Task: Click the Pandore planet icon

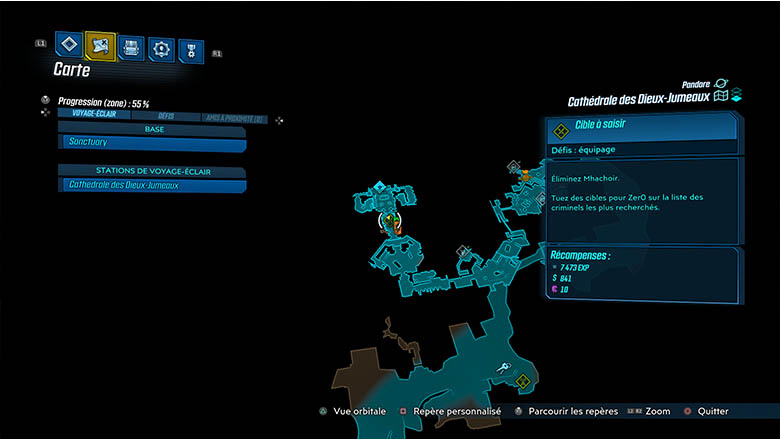Action: pyautogui.click(x=721, y=84)
